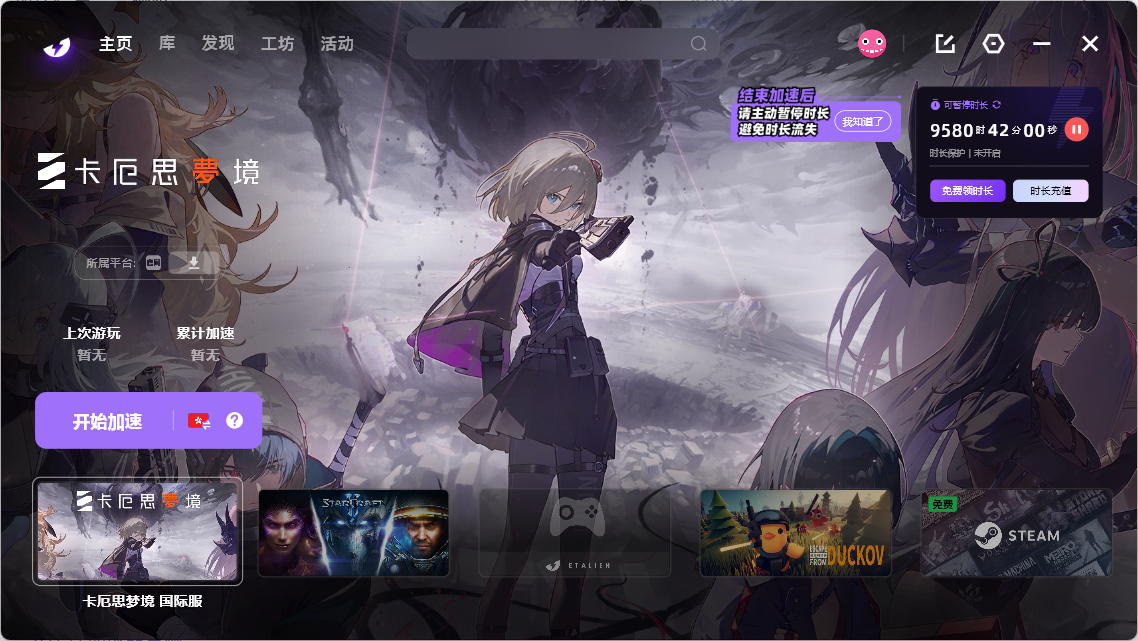Screen dimensions: 1138x641
Task: Choose the Escape from Duckov thumbnail
Action: pyautogui.click(x=795, y=532)
